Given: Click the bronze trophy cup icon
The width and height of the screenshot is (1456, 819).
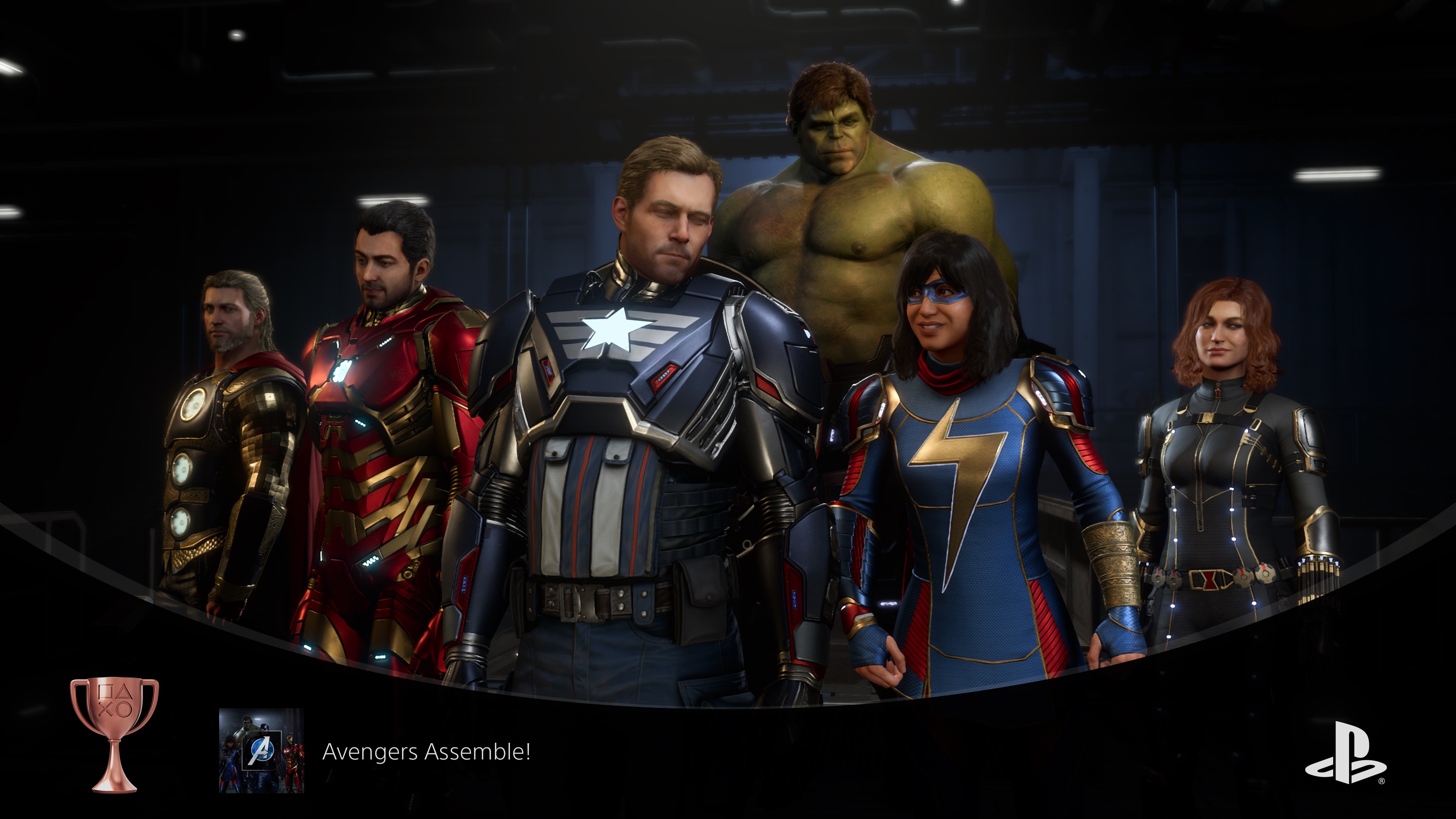Looking at the screenshot, I should pyautogui.click(x=115, y=734).
